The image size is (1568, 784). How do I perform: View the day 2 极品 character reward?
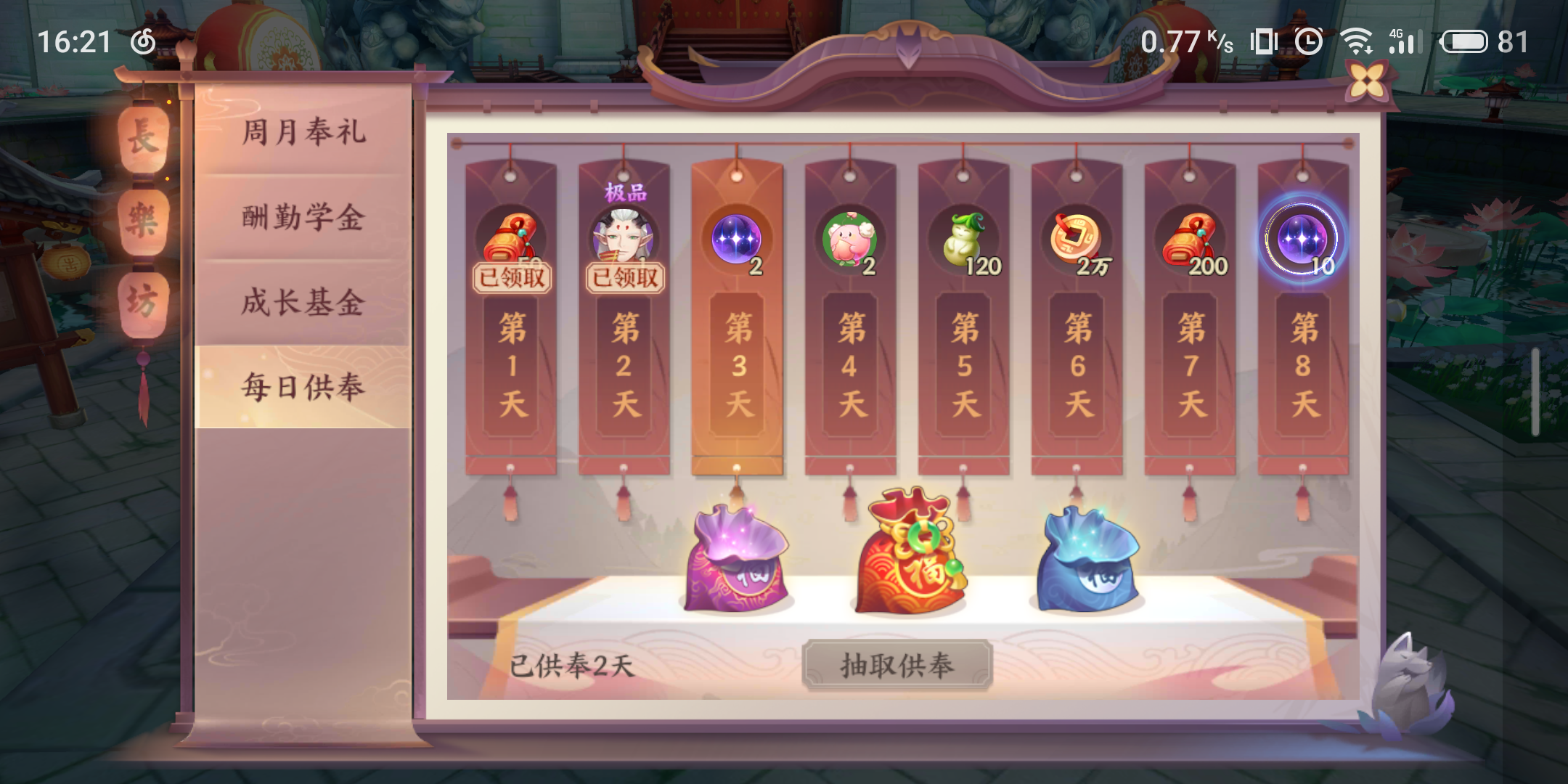tap(624, 237)
